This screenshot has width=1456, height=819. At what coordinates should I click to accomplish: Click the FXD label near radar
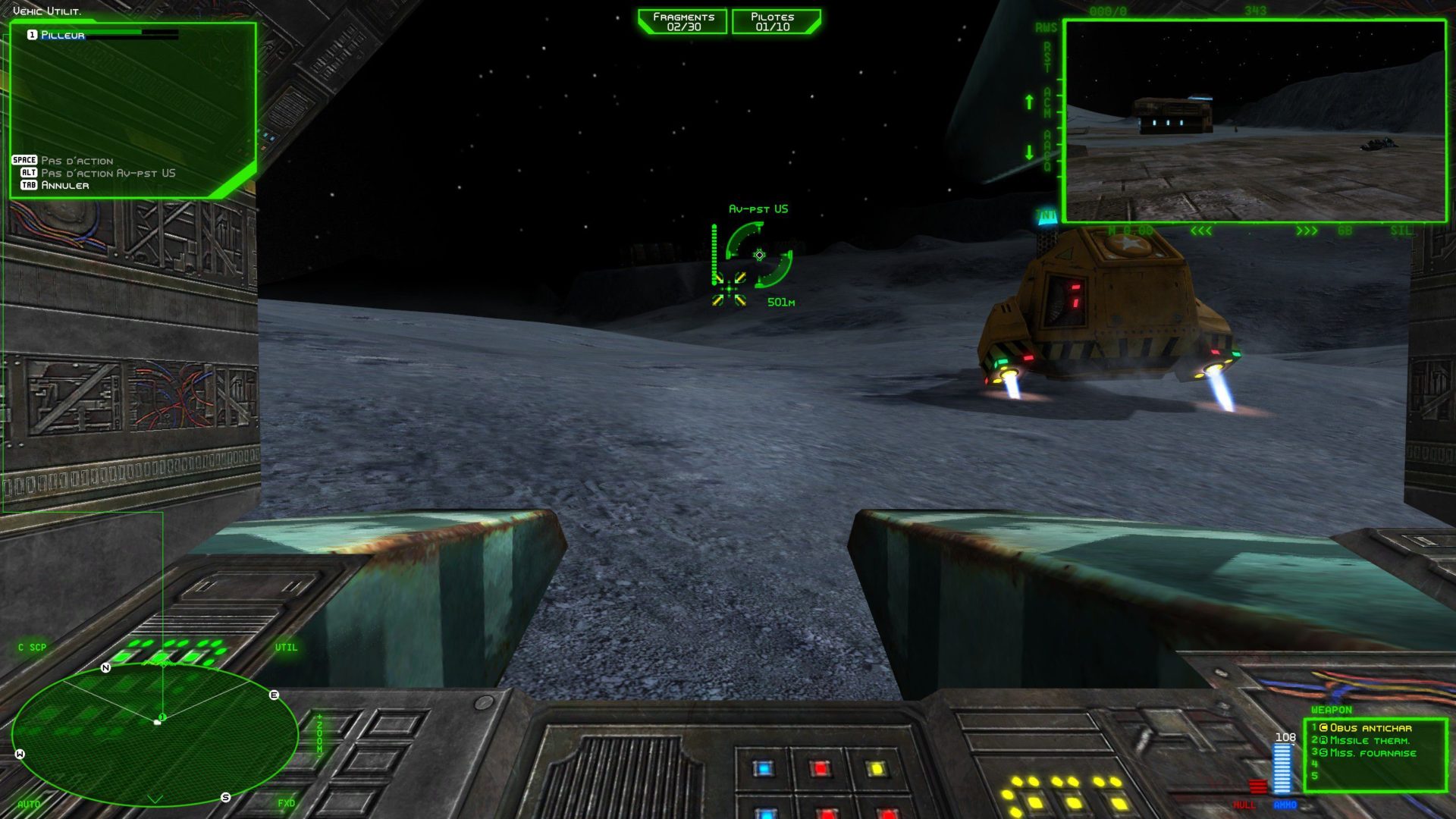286,803
